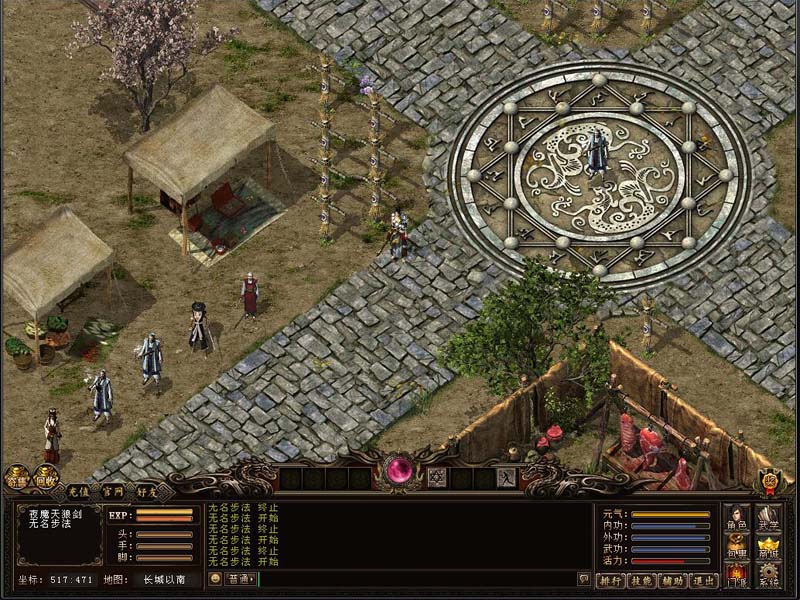Select the hexagram skill hotbar slot
The image size is (800, 600).
coord(437,478)
